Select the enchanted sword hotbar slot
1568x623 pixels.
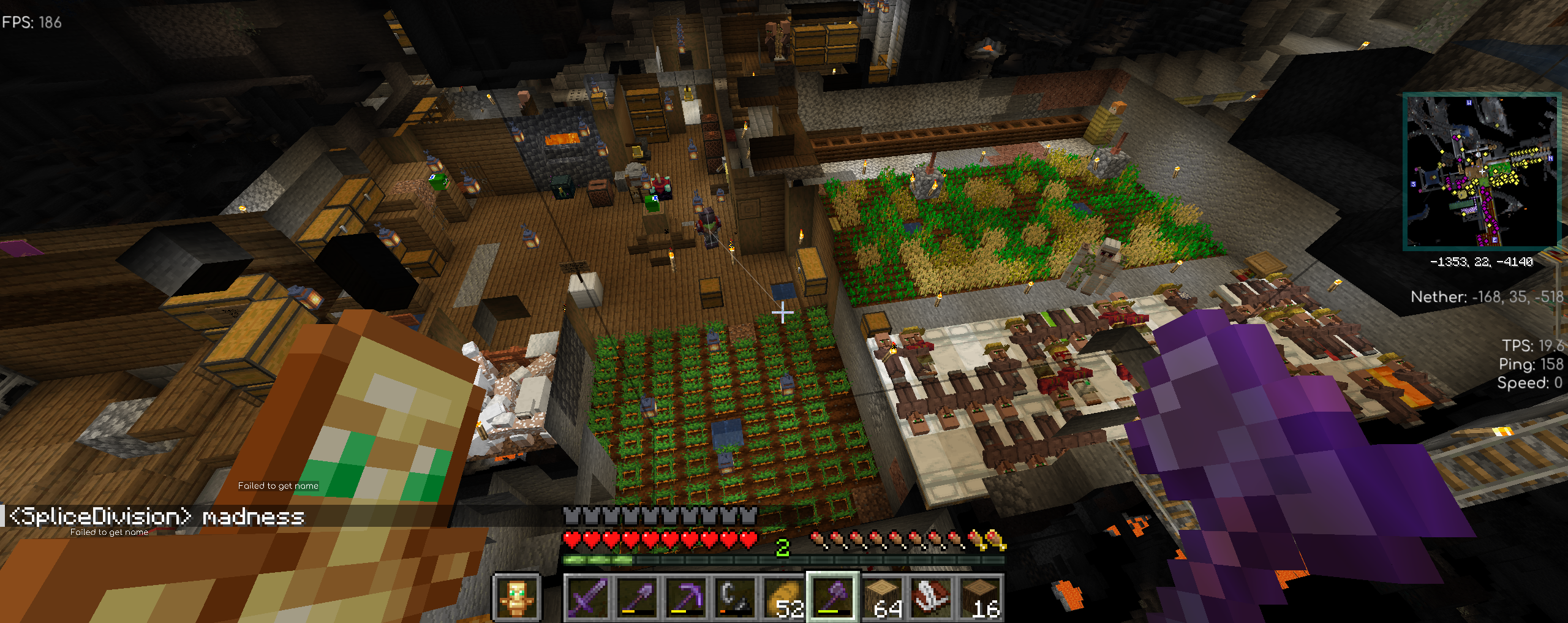587,597
